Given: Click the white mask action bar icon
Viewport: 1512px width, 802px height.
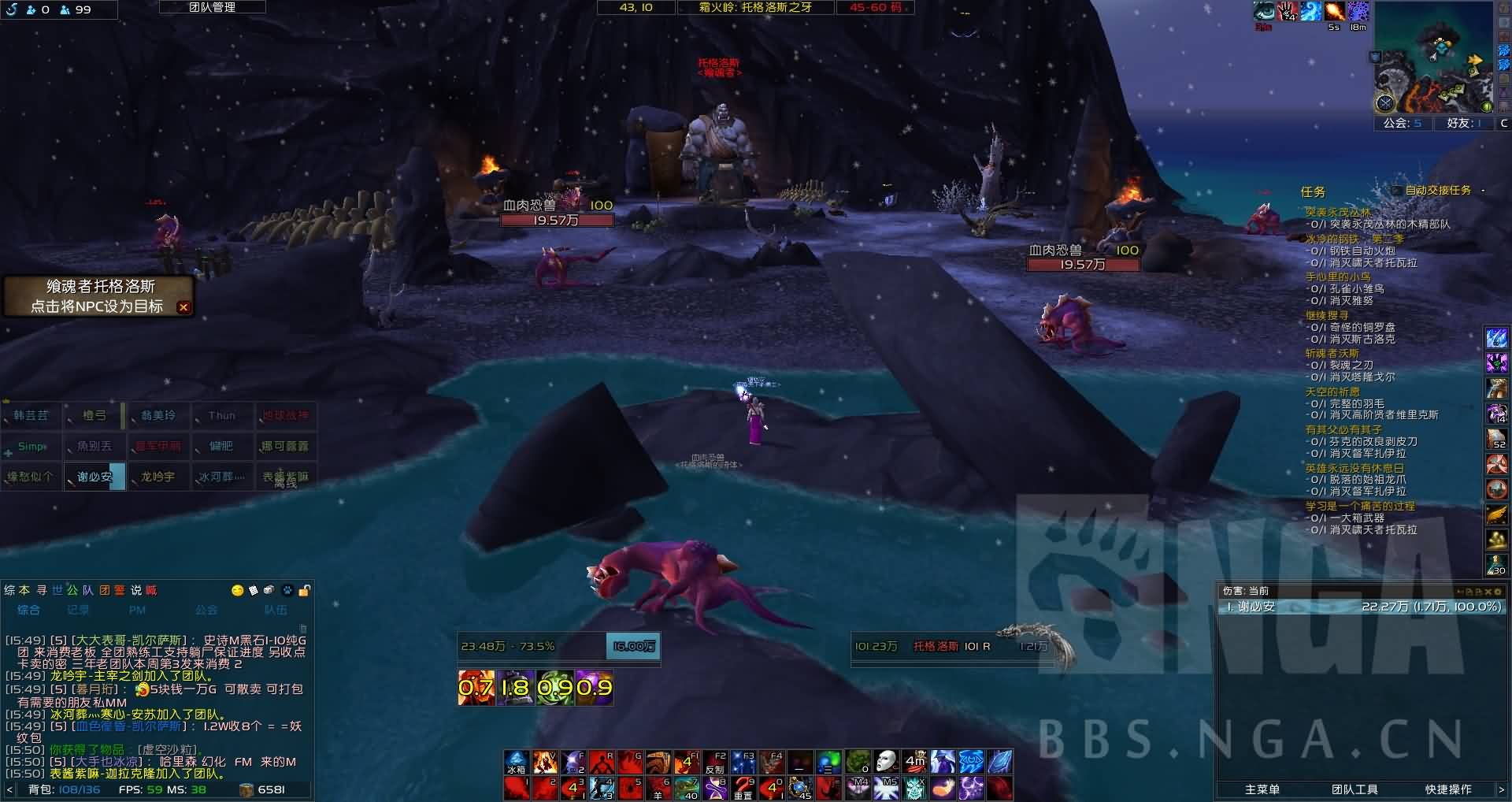Looking at the screenshot, I should (x=886, y=762).
